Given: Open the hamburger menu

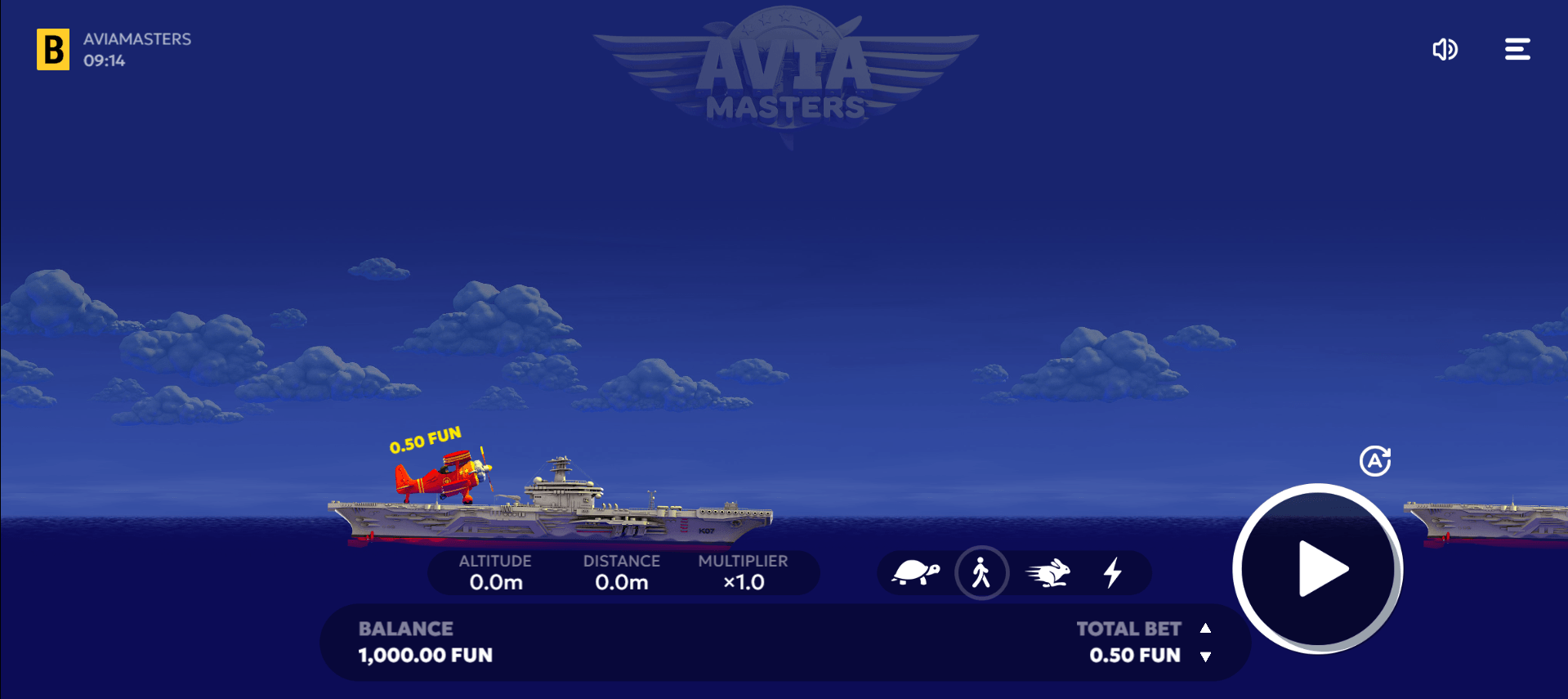Looking at the screenshot, I should coord(1517,50).
